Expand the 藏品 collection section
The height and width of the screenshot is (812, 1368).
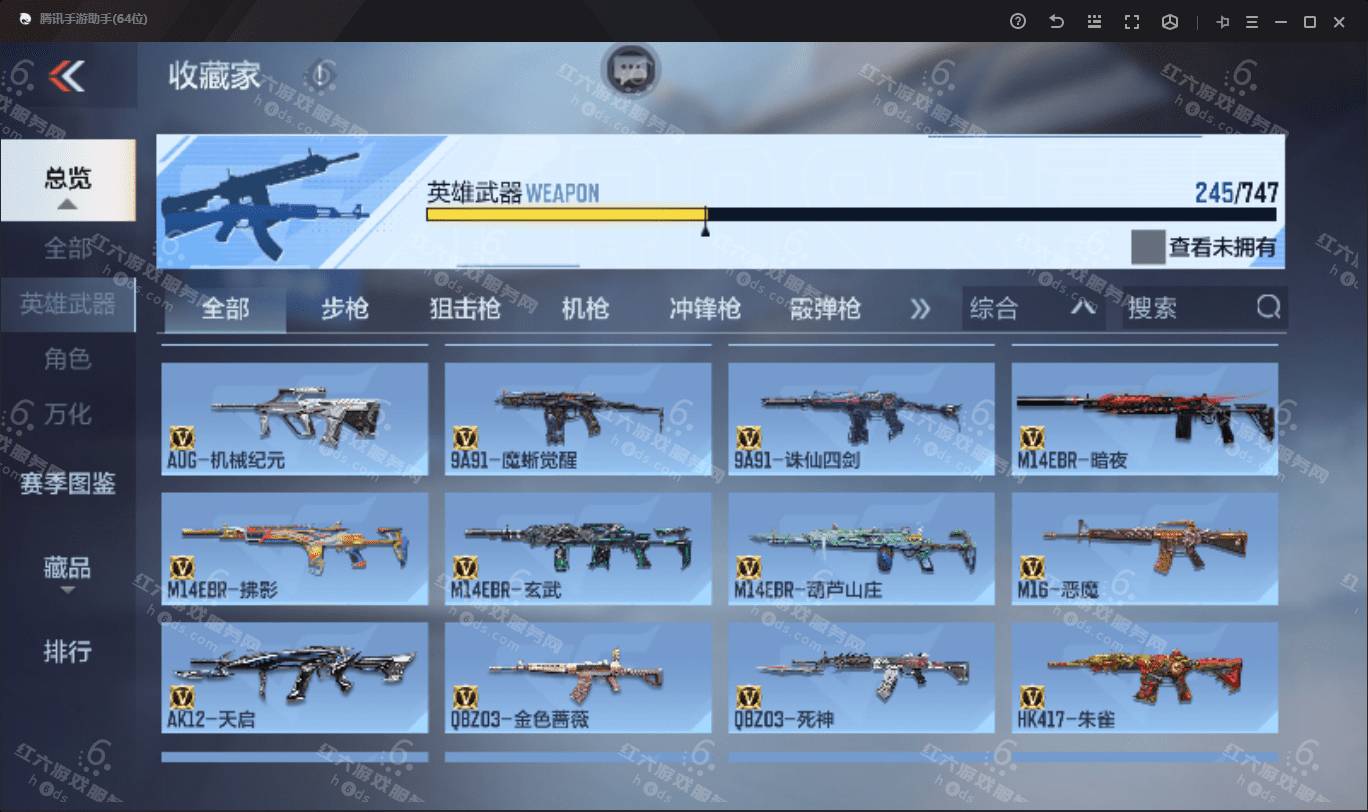[x=68, y=570]
